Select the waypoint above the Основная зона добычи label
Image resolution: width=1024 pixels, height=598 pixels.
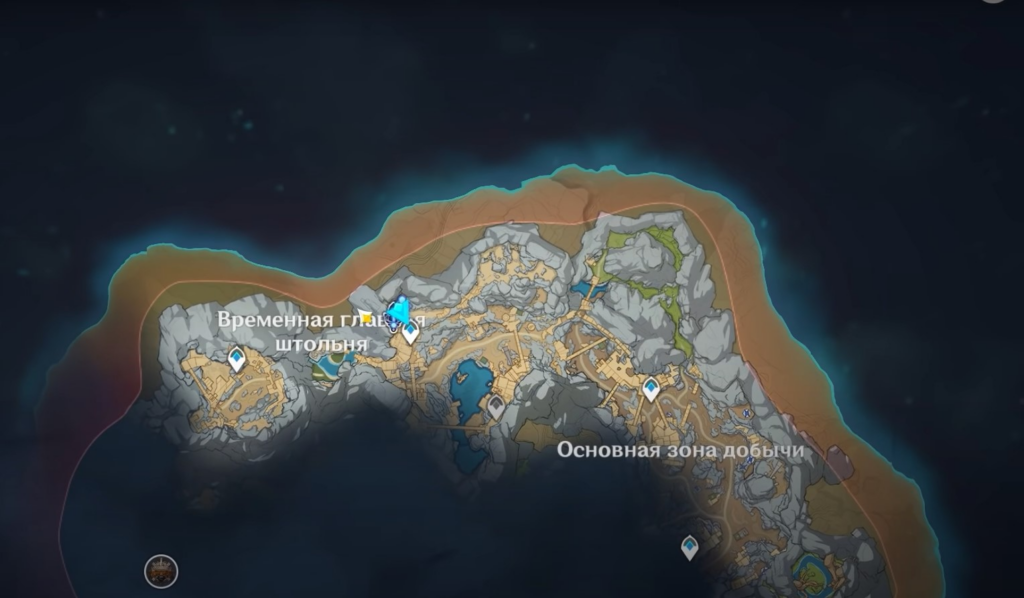tap(651, 388)
